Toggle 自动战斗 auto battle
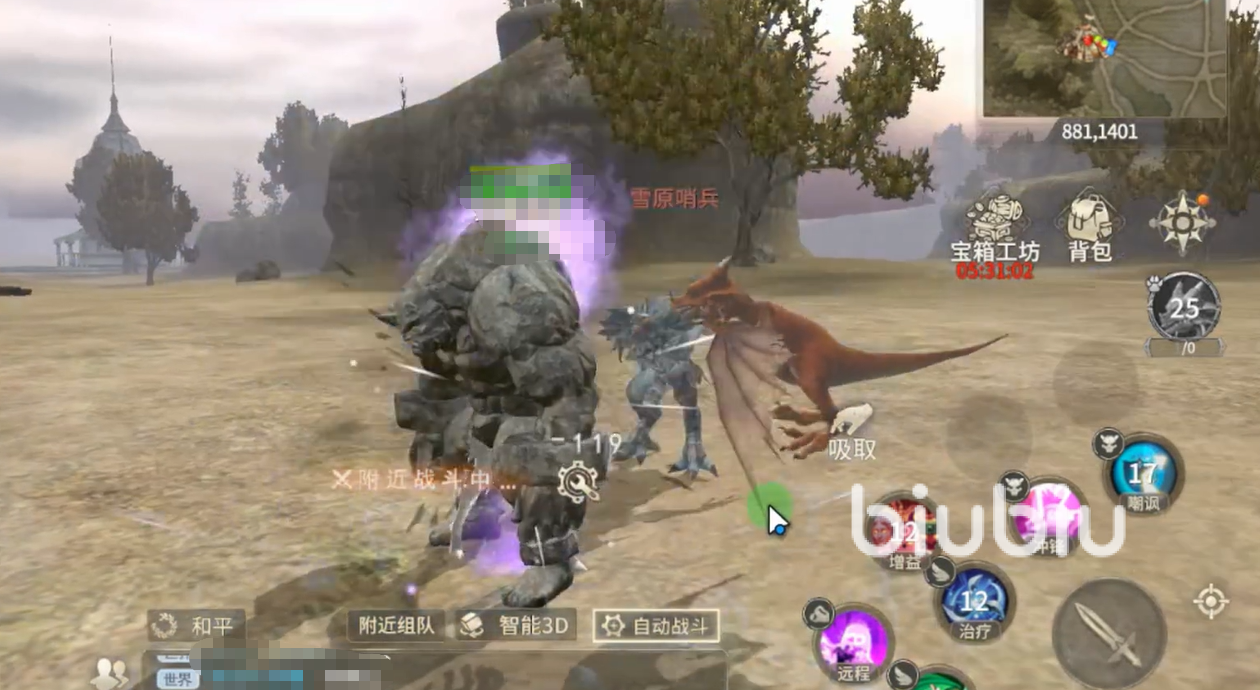Viewport: 1260px width, 690px height. coord(656,627)
